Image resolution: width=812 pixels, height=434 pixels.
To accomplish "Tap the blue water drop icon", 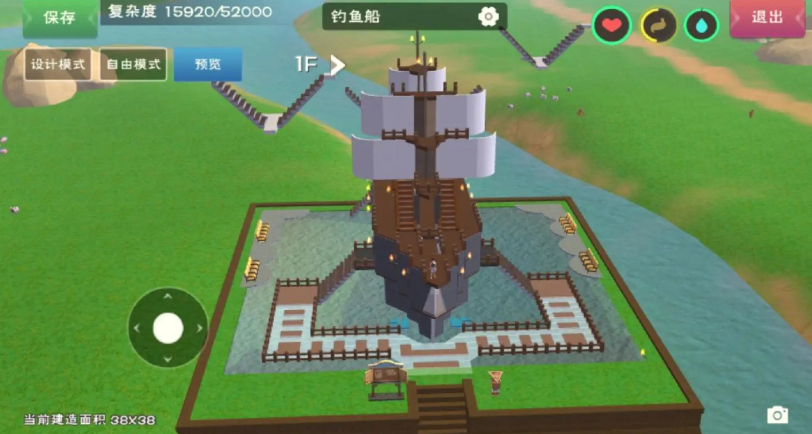I will tap(702, 25).
